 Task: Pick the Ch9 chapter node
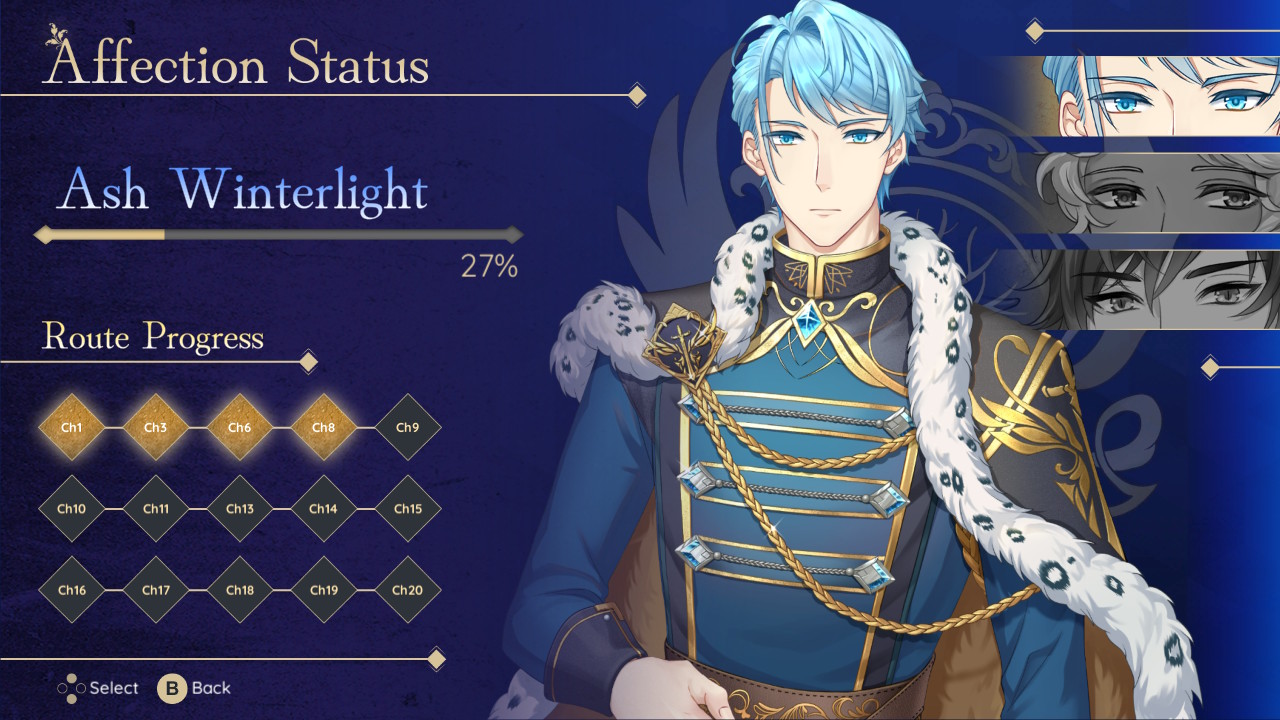tap(407, 428)
